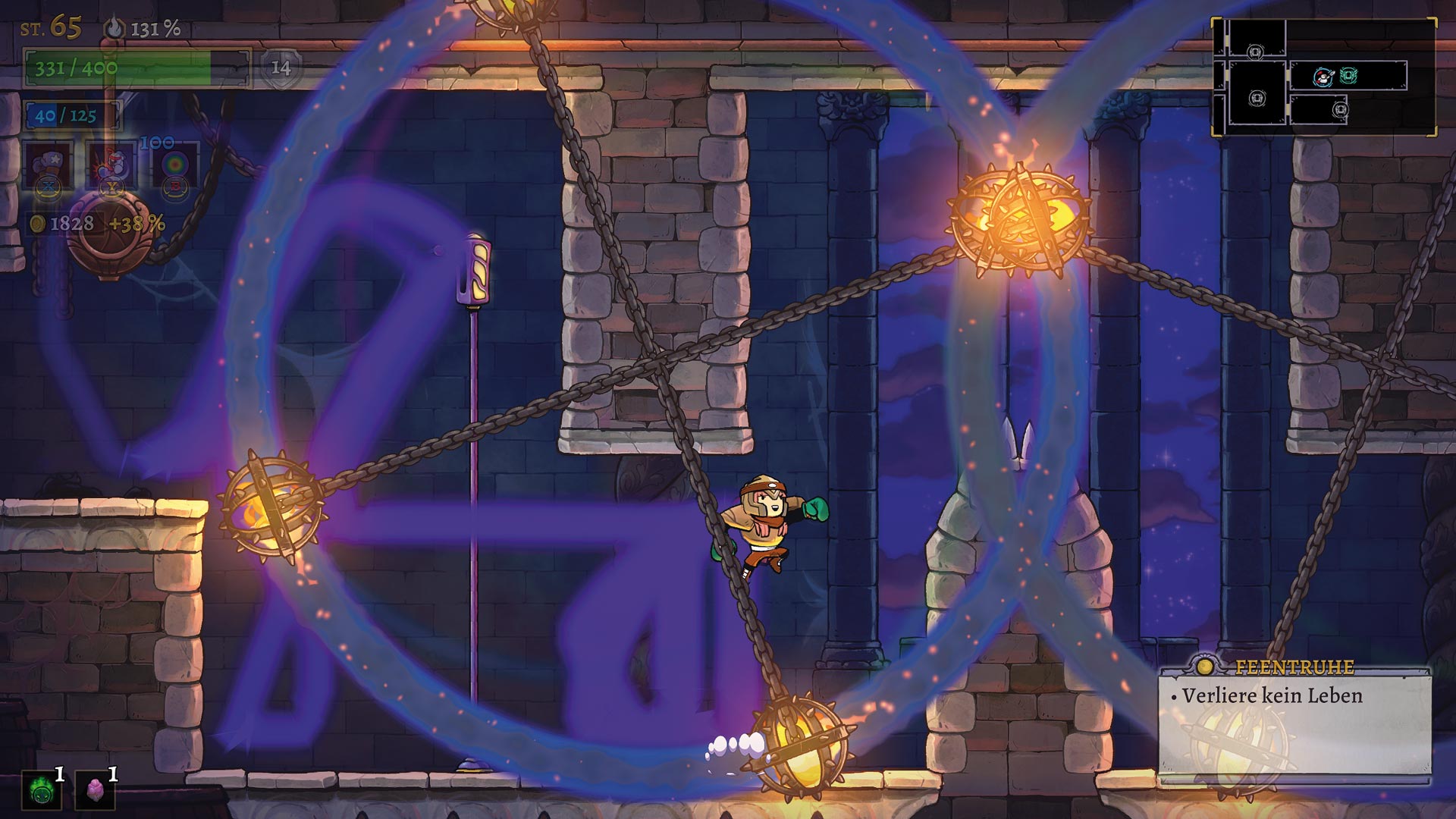Click the gold coin icon next to 1828
This screenshot has height=819, width=1456.
tap(36, 222)
